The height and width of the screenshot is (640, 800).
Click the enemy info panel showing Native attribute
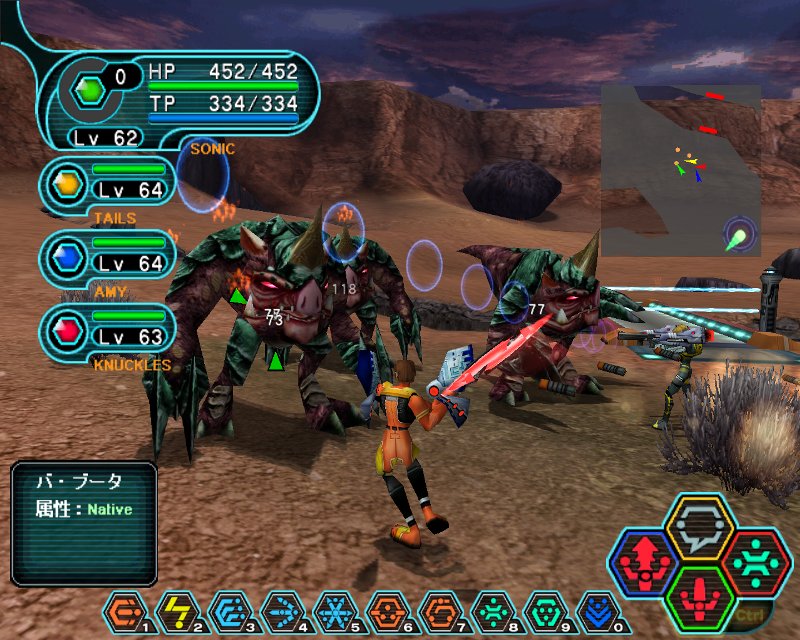point(84,522)
